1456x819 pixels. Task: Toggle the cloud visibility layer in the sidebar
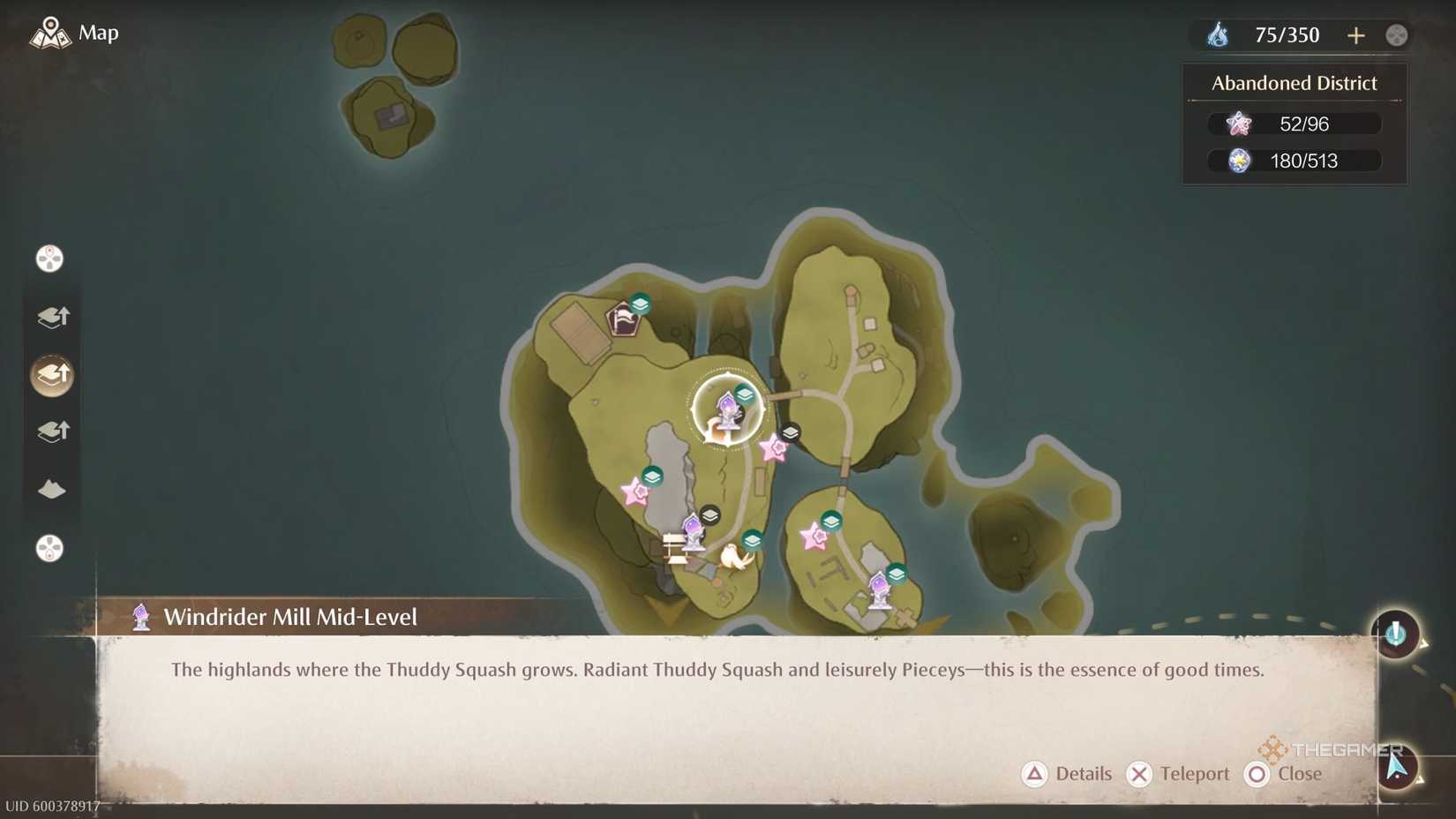click(52, 490)
